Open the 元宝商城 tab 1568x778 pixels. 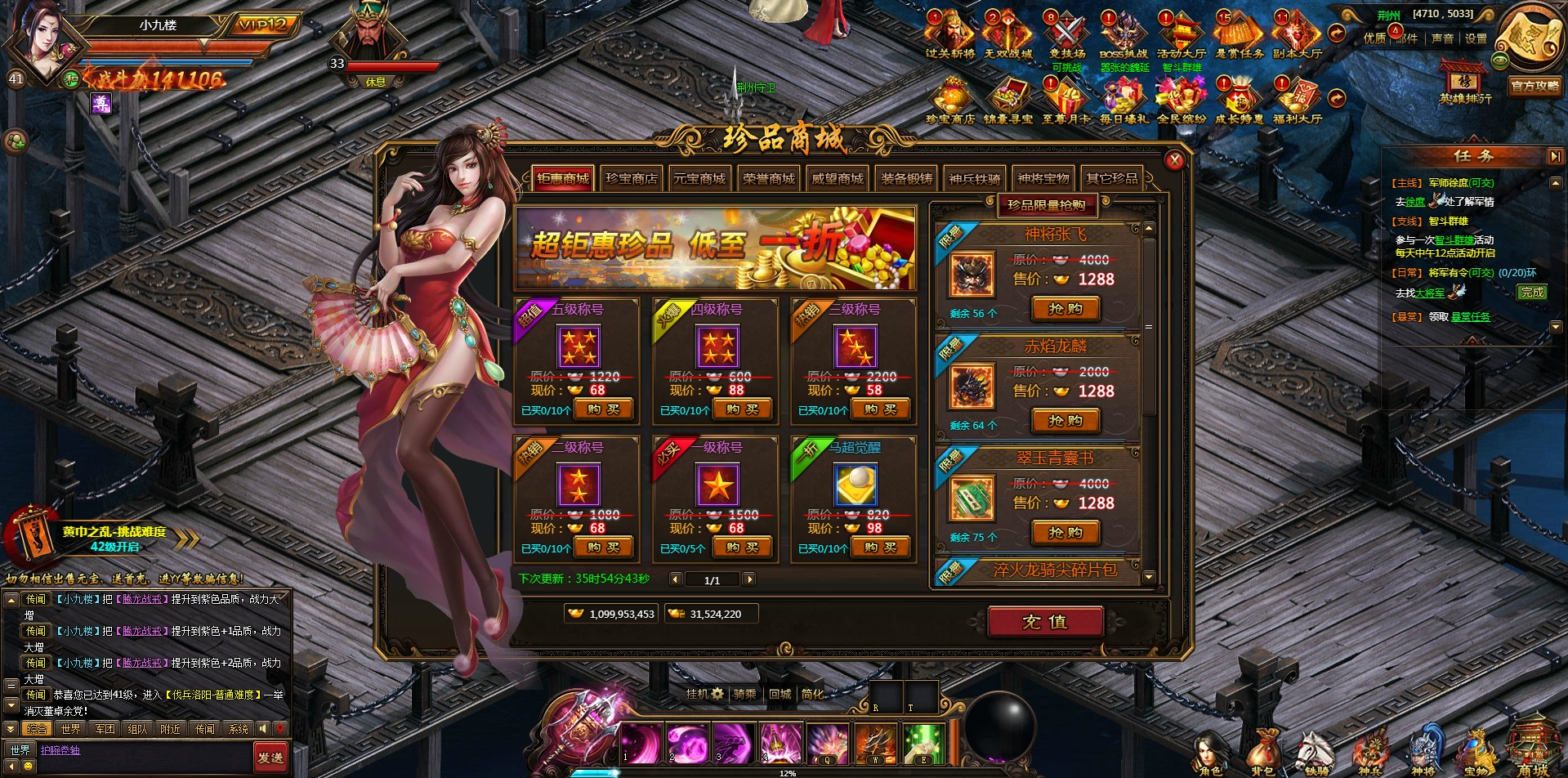[699, 178]
